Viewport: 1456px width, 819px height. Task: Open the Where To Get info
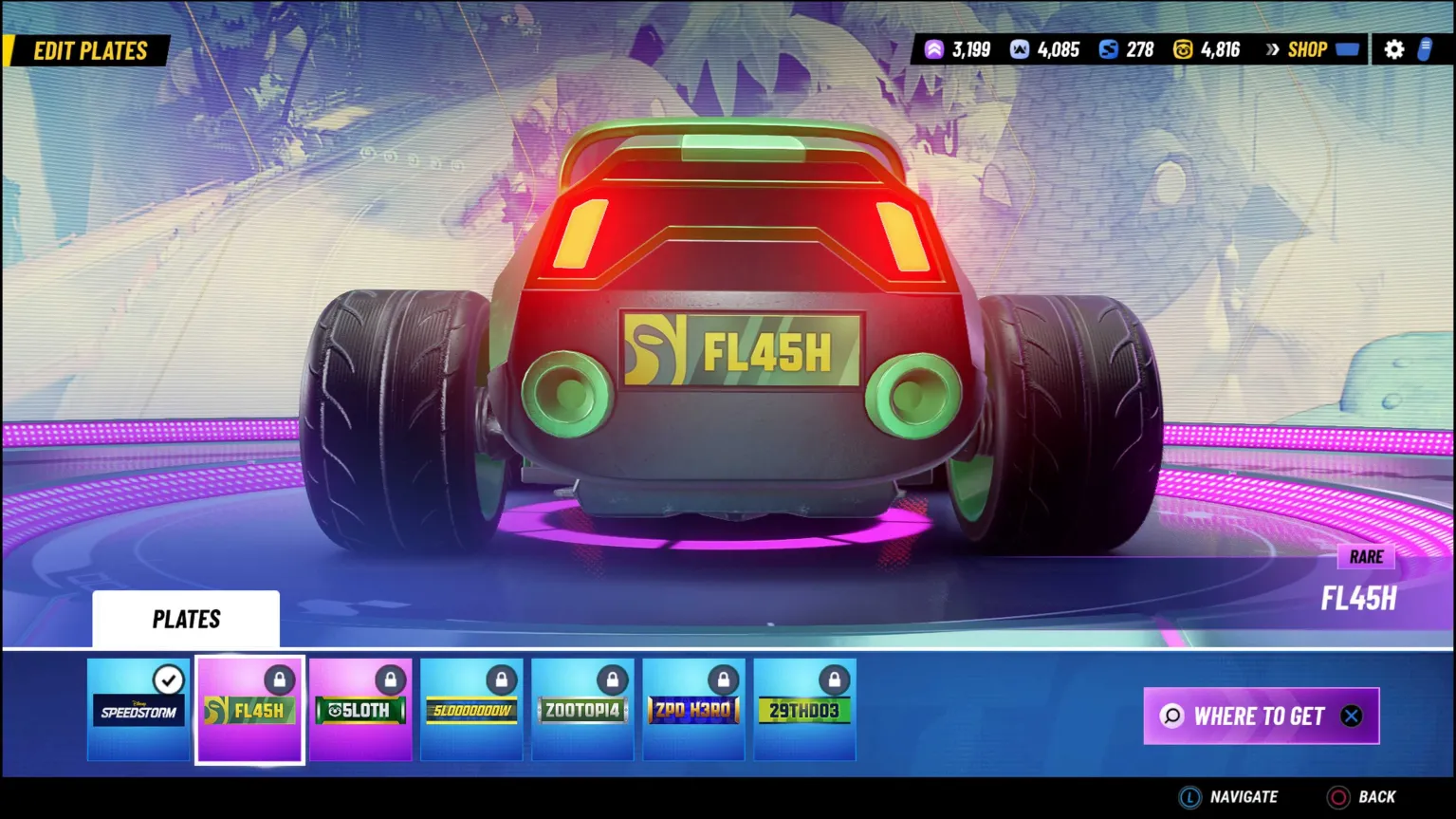(x=1261, y=716)
